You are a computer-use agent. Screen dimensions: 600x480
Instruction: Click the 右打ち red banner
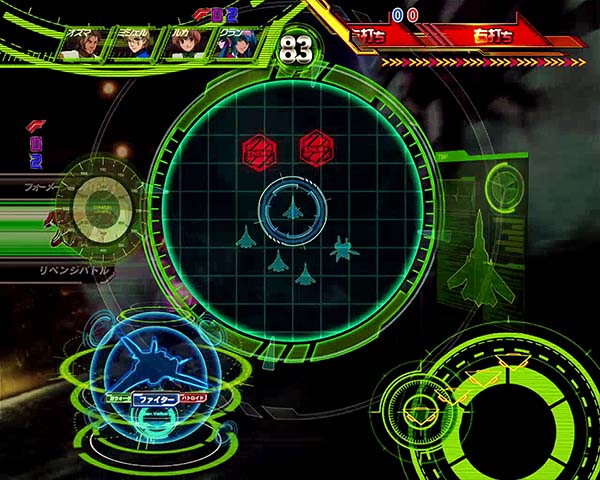click(492, 36)
